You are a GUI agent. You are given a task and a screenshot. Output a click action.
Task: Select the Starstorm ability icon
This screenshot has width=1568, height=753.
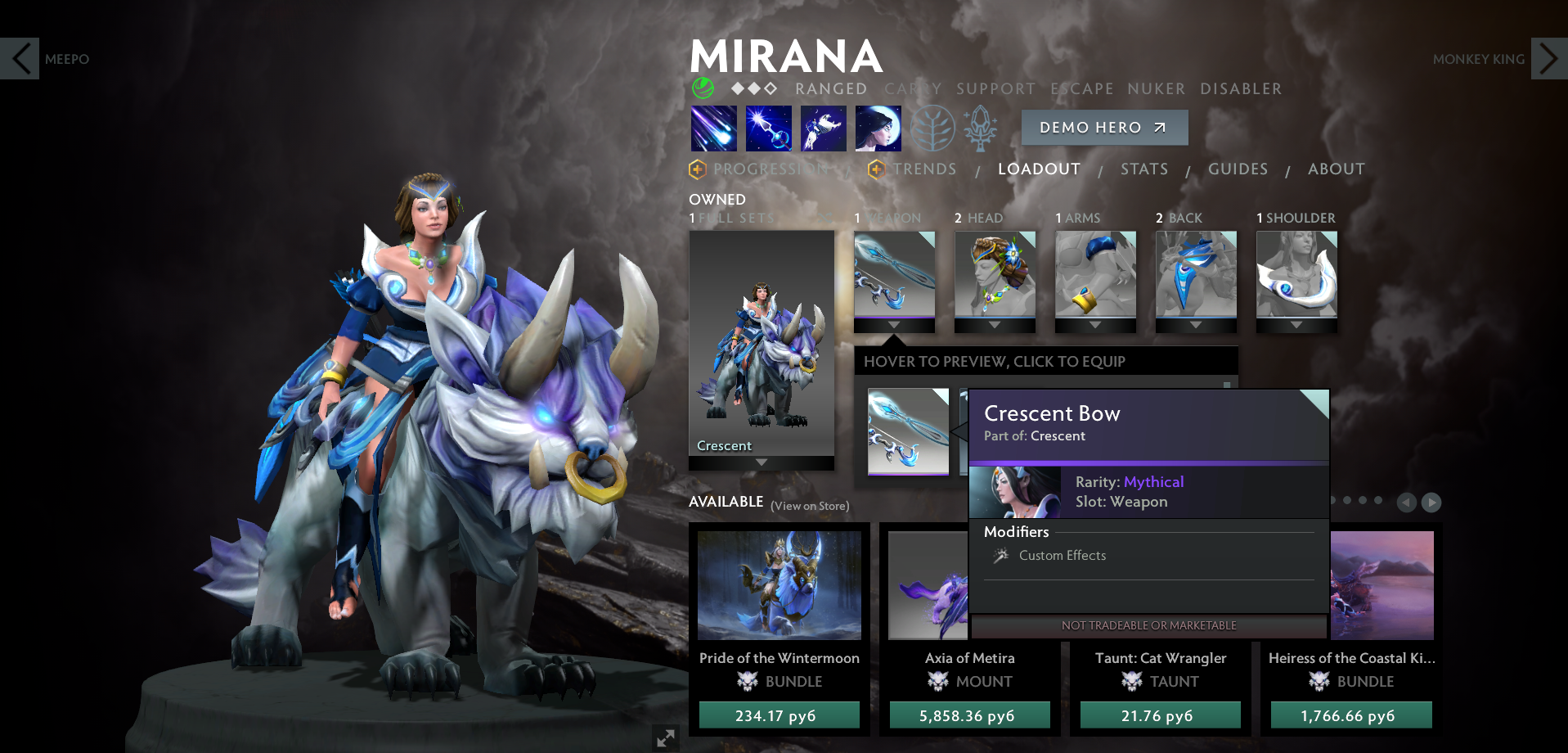click(712, 129)
